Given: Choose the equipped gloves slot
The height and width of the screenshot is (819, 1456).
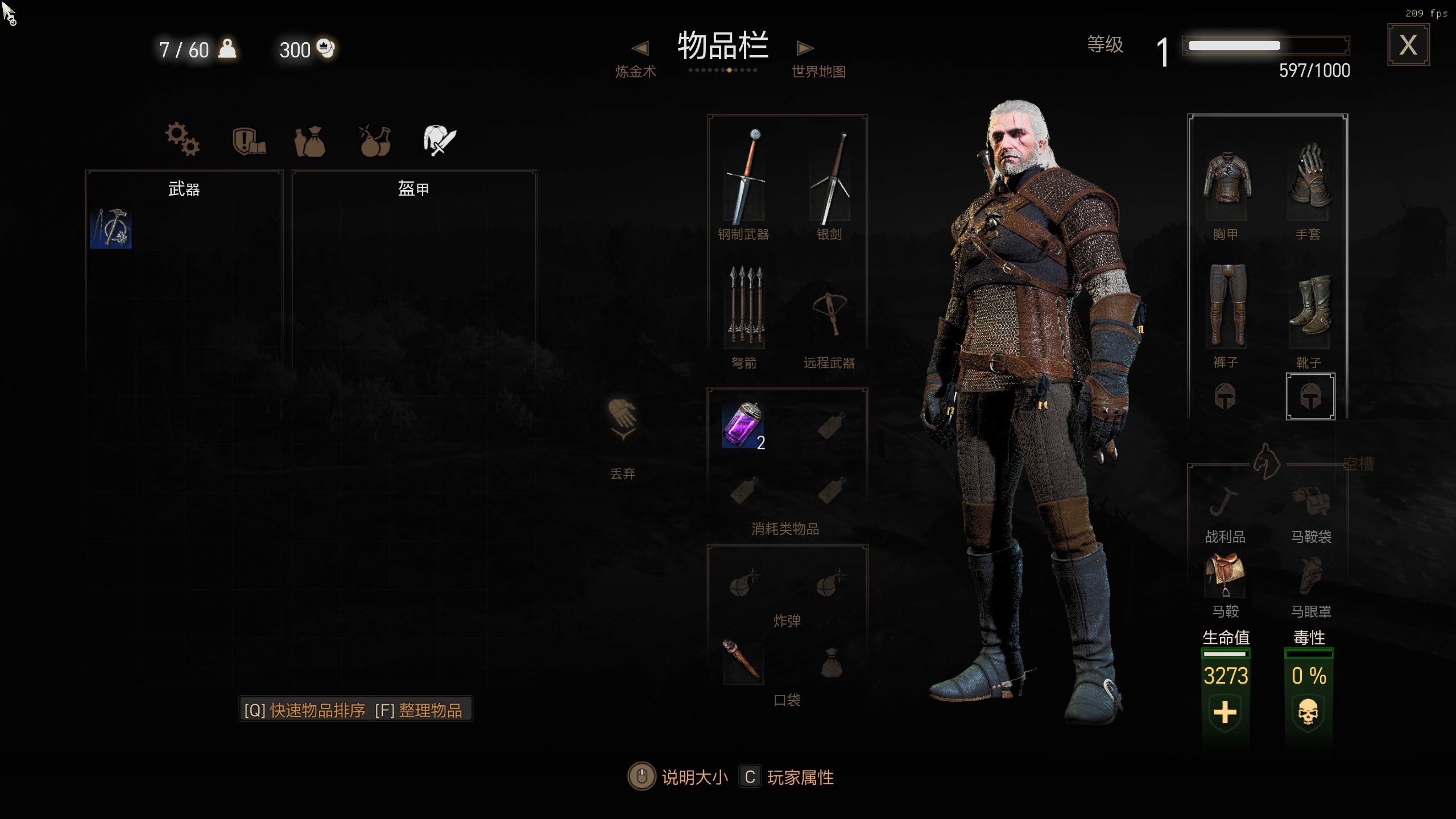Looking at the screenshot, I should click(1308, 179).
